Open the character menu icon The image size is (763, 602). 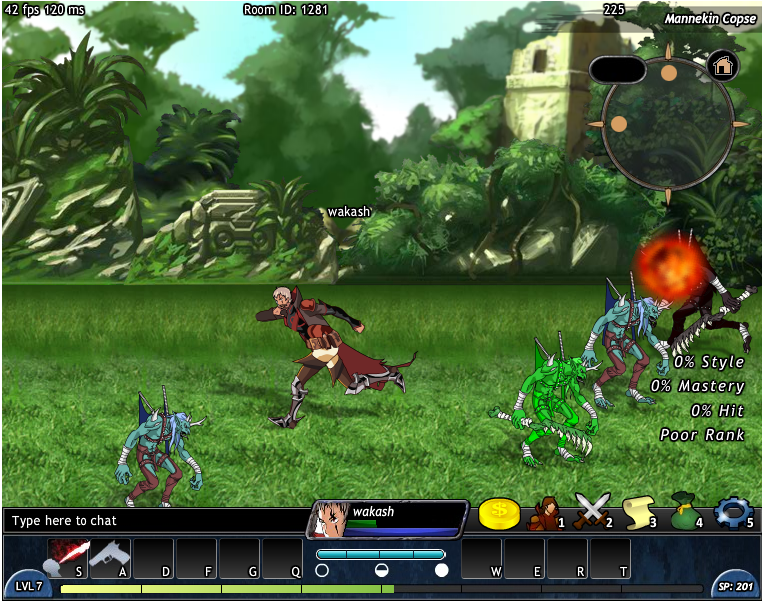click(x=546, y=513)
